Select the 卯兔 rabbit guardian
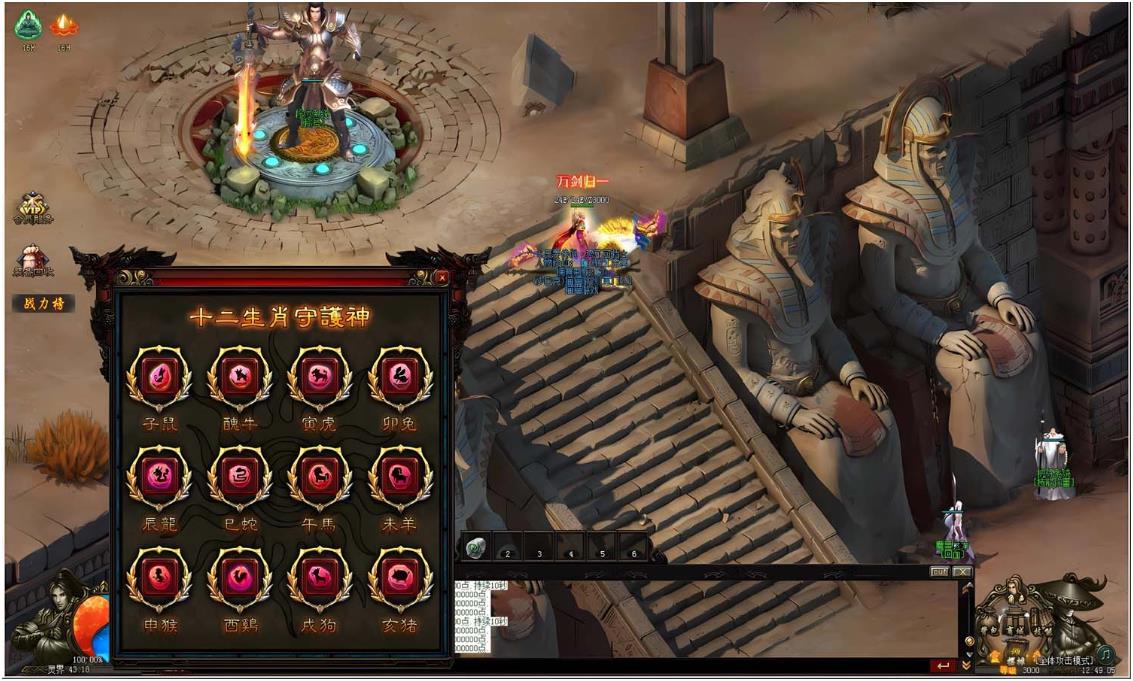Viewport: 1133px width, 681px height. pyautogui.click(x=400, y=378)
